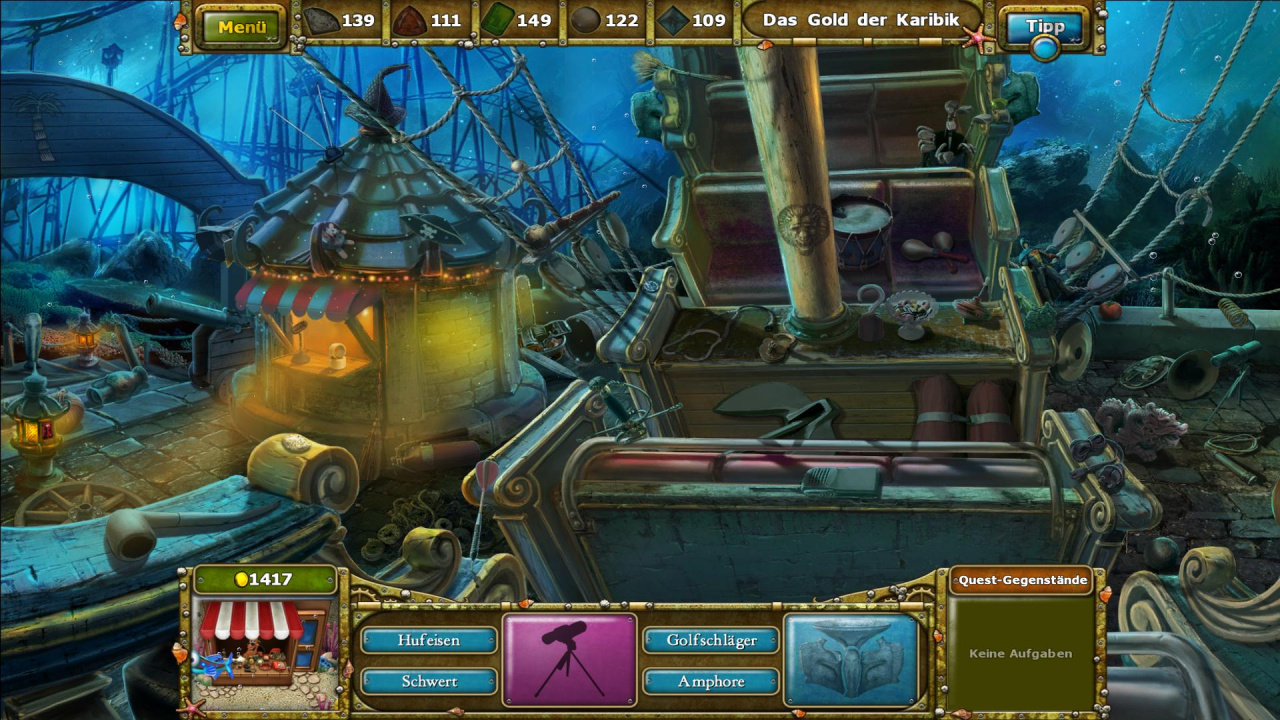Image resolution: width=1280 pixels, height=720 pixels.
Task: Select the blue stone relic tile
Action: click(x=851, y=659)
